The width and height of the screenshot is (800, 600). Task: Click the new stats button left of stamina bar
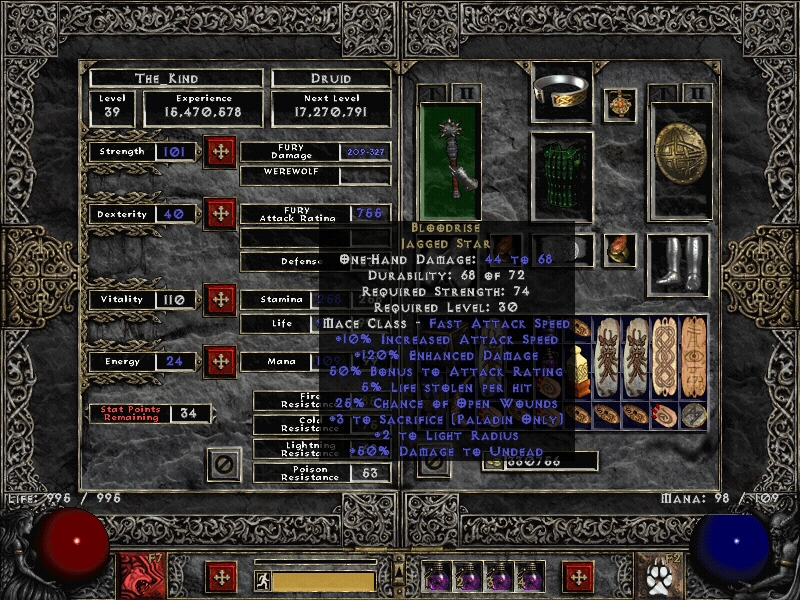(x=220, y=577)
